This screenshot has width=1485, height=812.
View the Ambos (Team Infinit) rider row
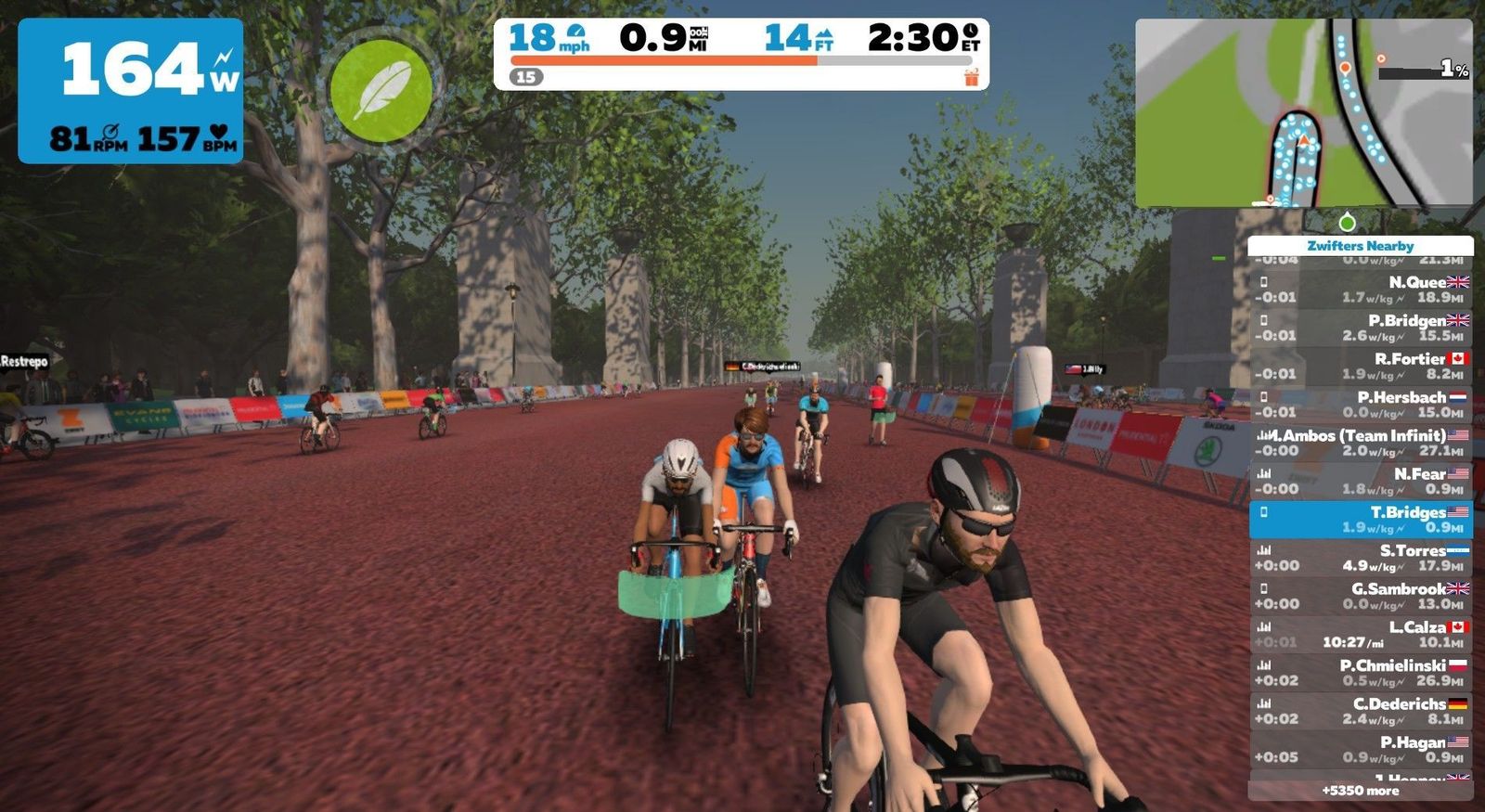pyautogui.click(x=1360, y=443)
